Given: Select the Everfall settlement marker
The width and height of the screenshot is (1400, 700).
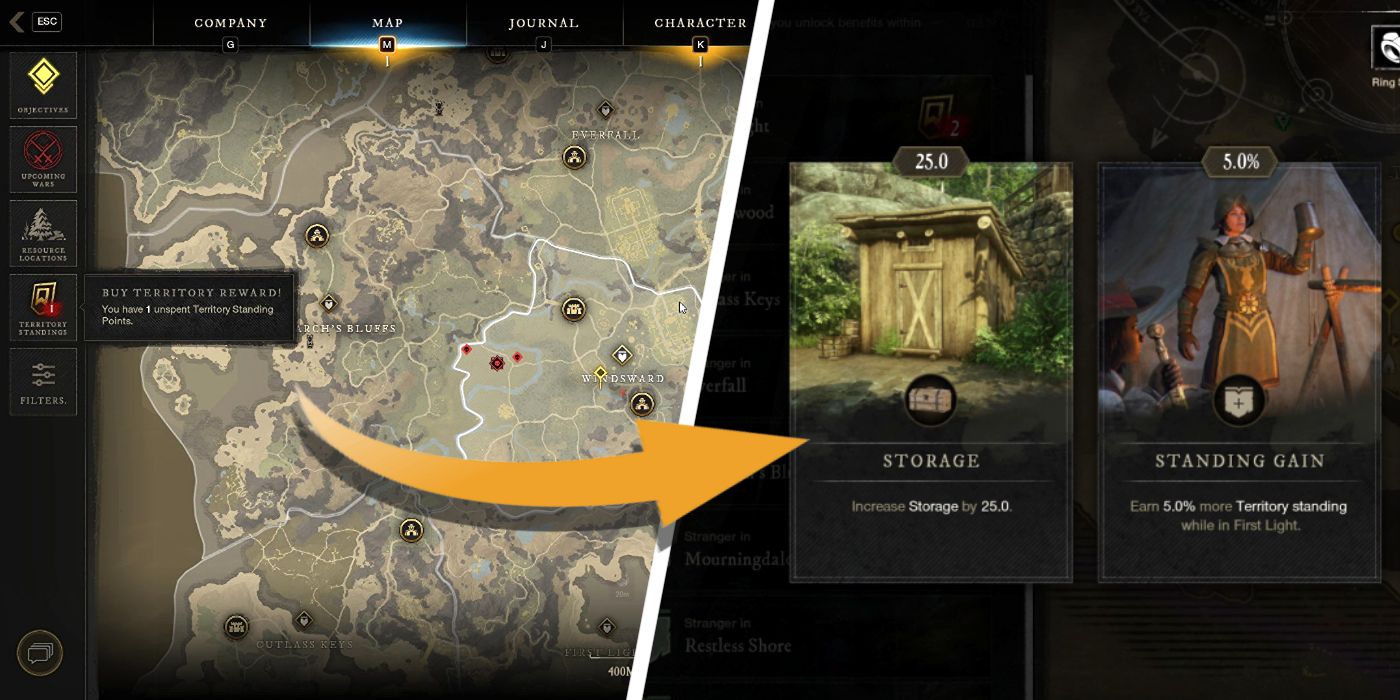Looking at the screenshot, I should [x=574, y=156].
